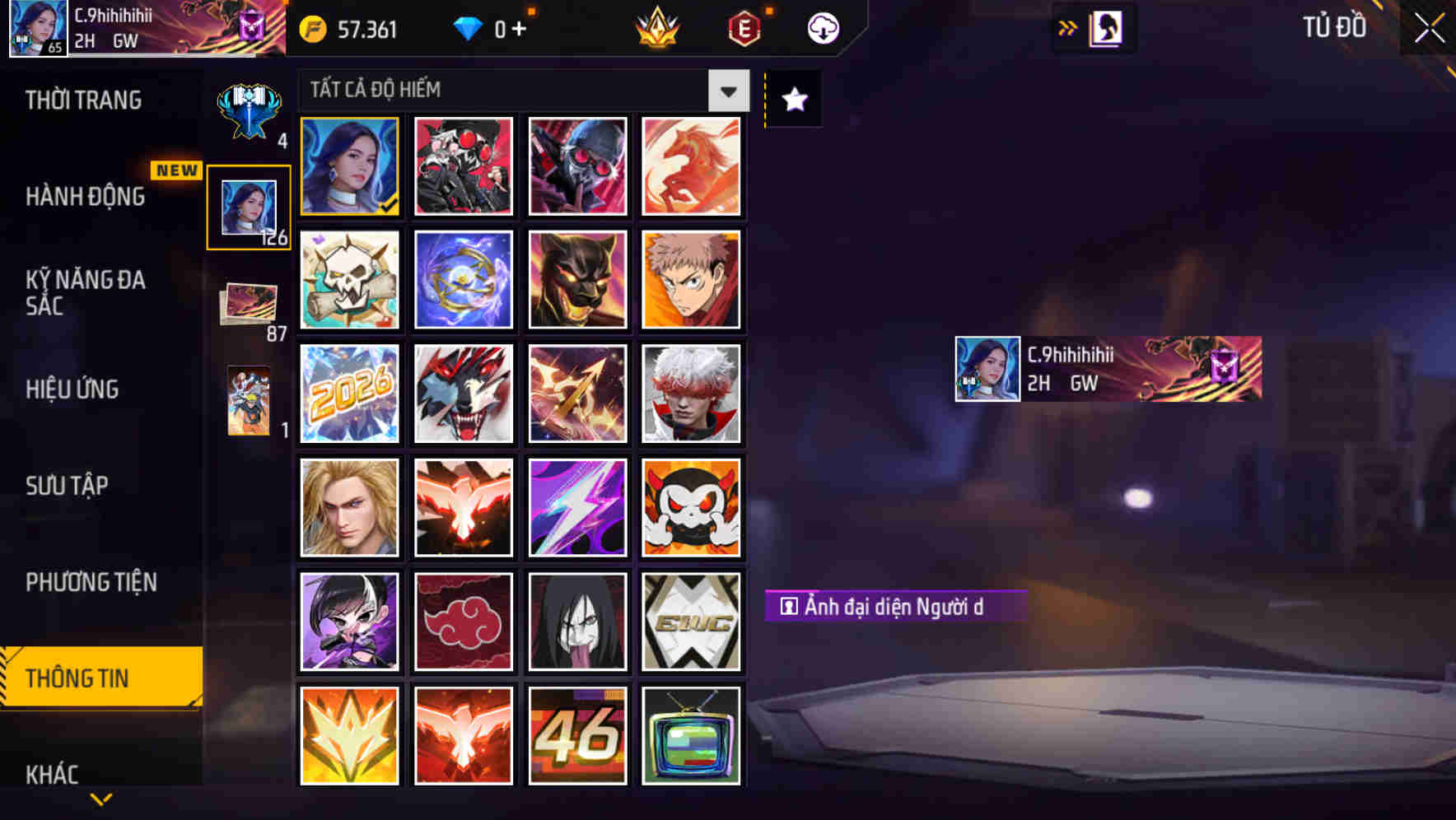Open the banner category icon showing 87 items
The height and width of the screenshot is (820, 1456).
tap(249, 305)
